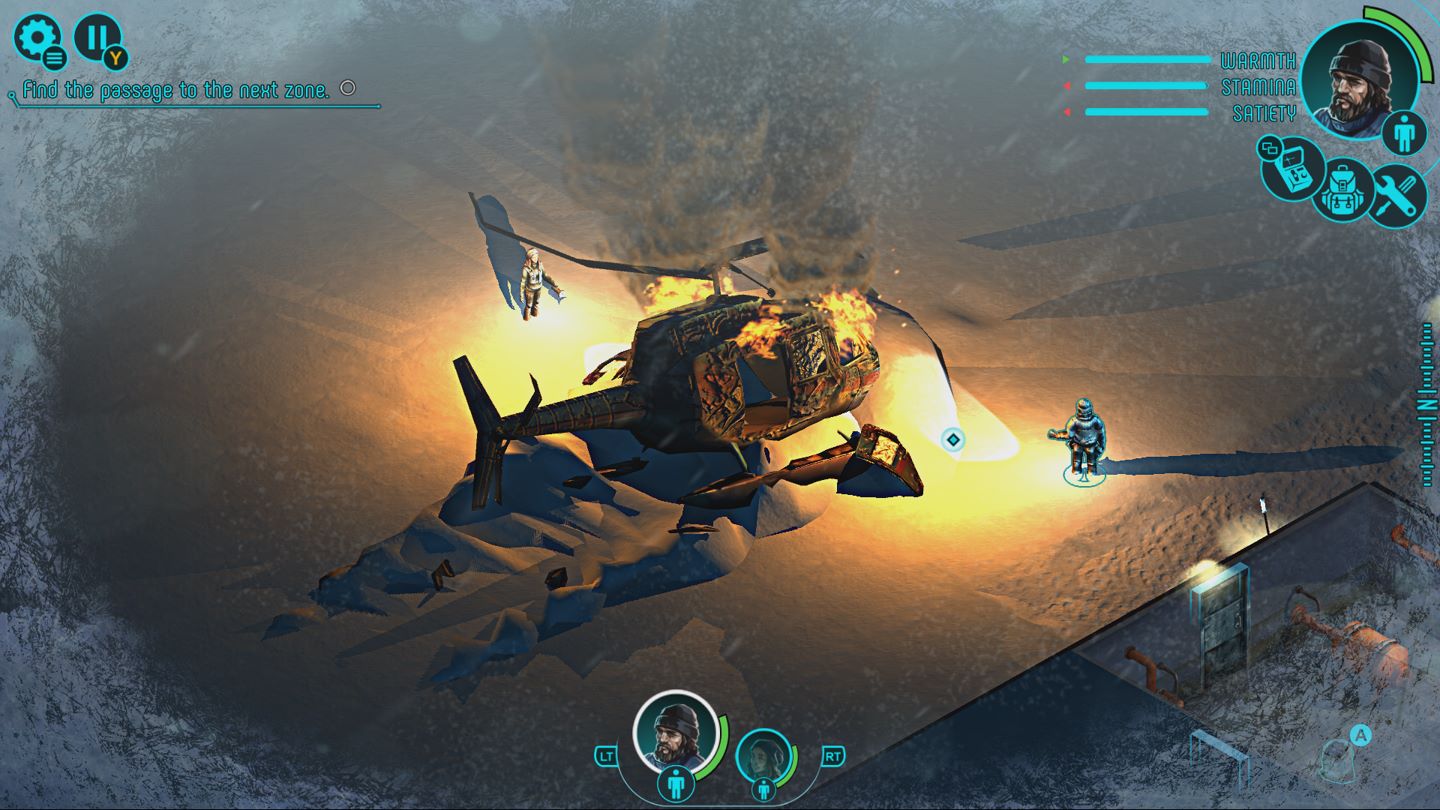
Task: Toggle the stance icon under the woman's portrait
Action: pos(765,790)
